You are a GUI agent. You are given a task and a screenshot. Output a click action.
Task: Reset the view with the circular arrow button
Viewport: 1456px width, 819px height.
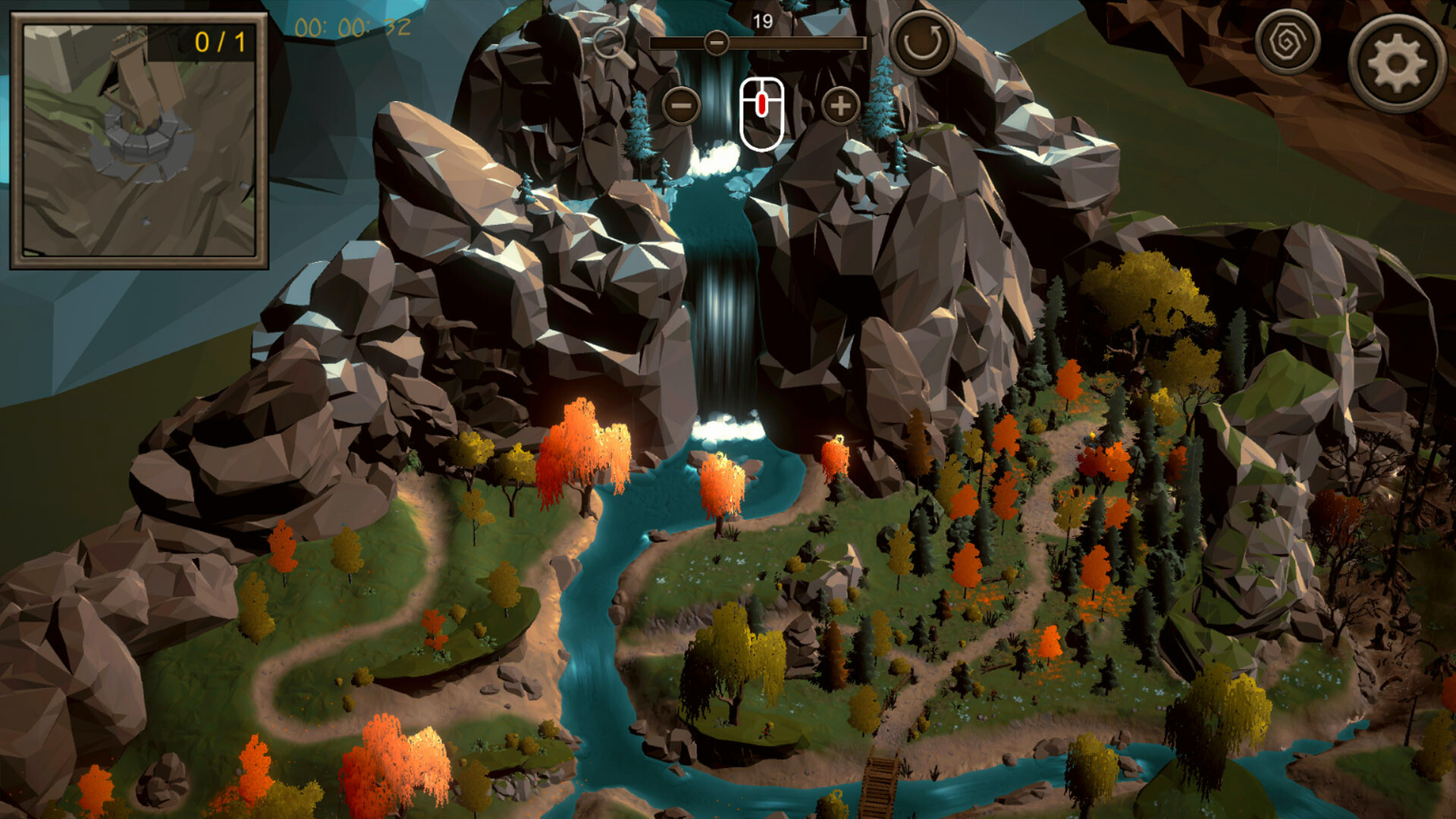pos(921,42)
